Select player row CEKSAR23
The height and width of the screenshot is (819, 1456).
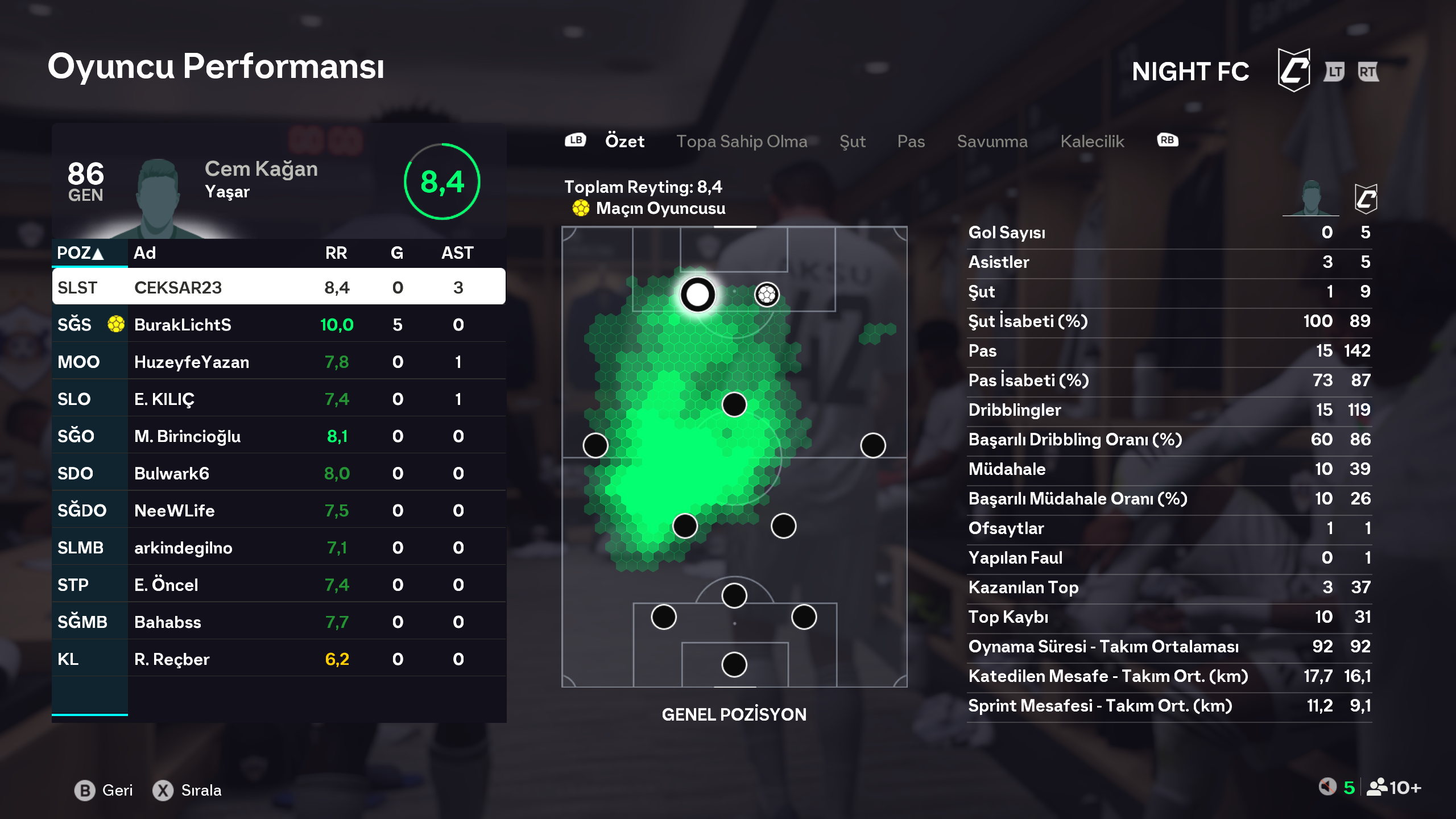tap(279, 287)
